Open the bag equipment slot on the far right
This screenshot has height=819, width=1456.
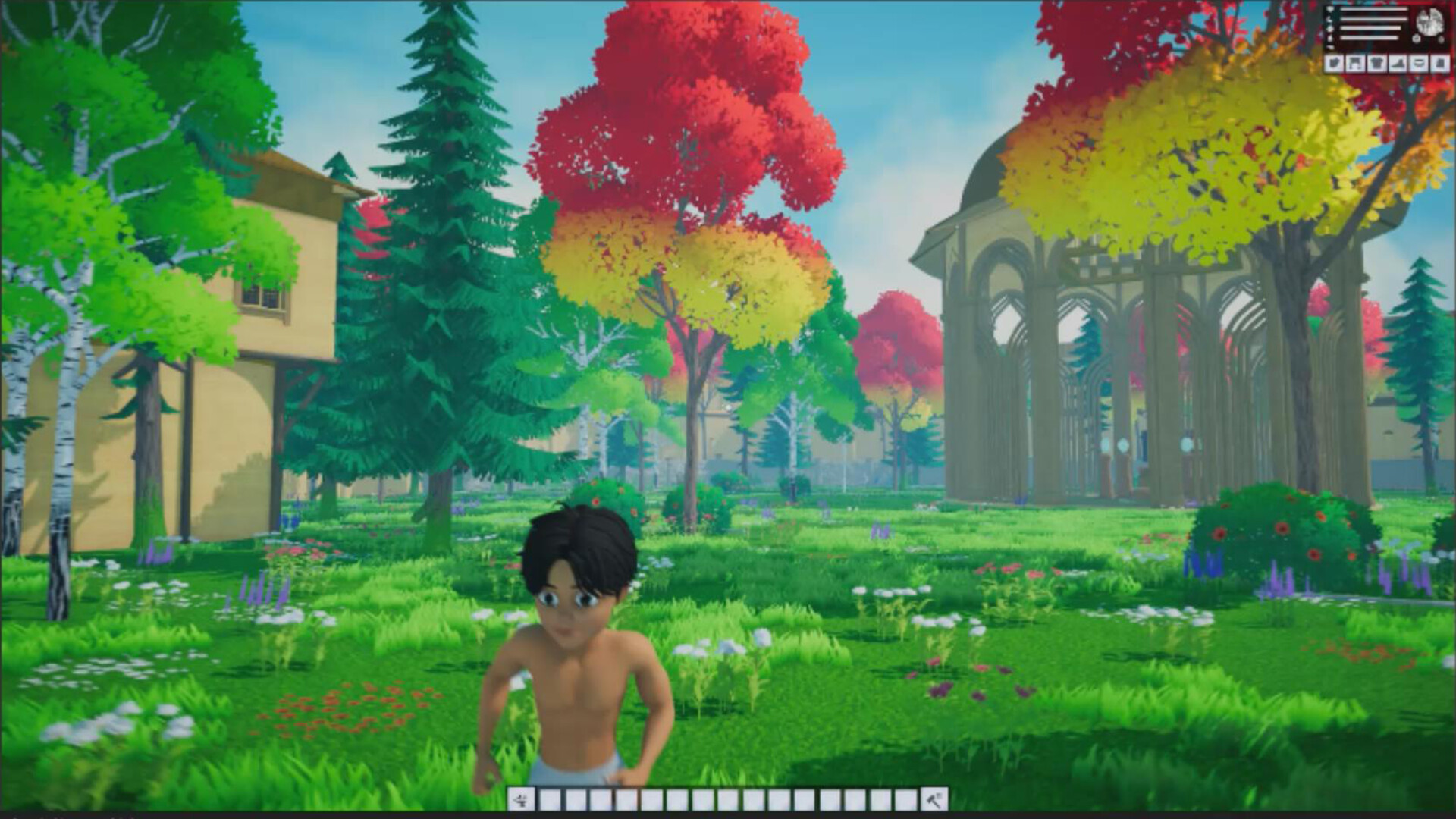(1439, 63)
